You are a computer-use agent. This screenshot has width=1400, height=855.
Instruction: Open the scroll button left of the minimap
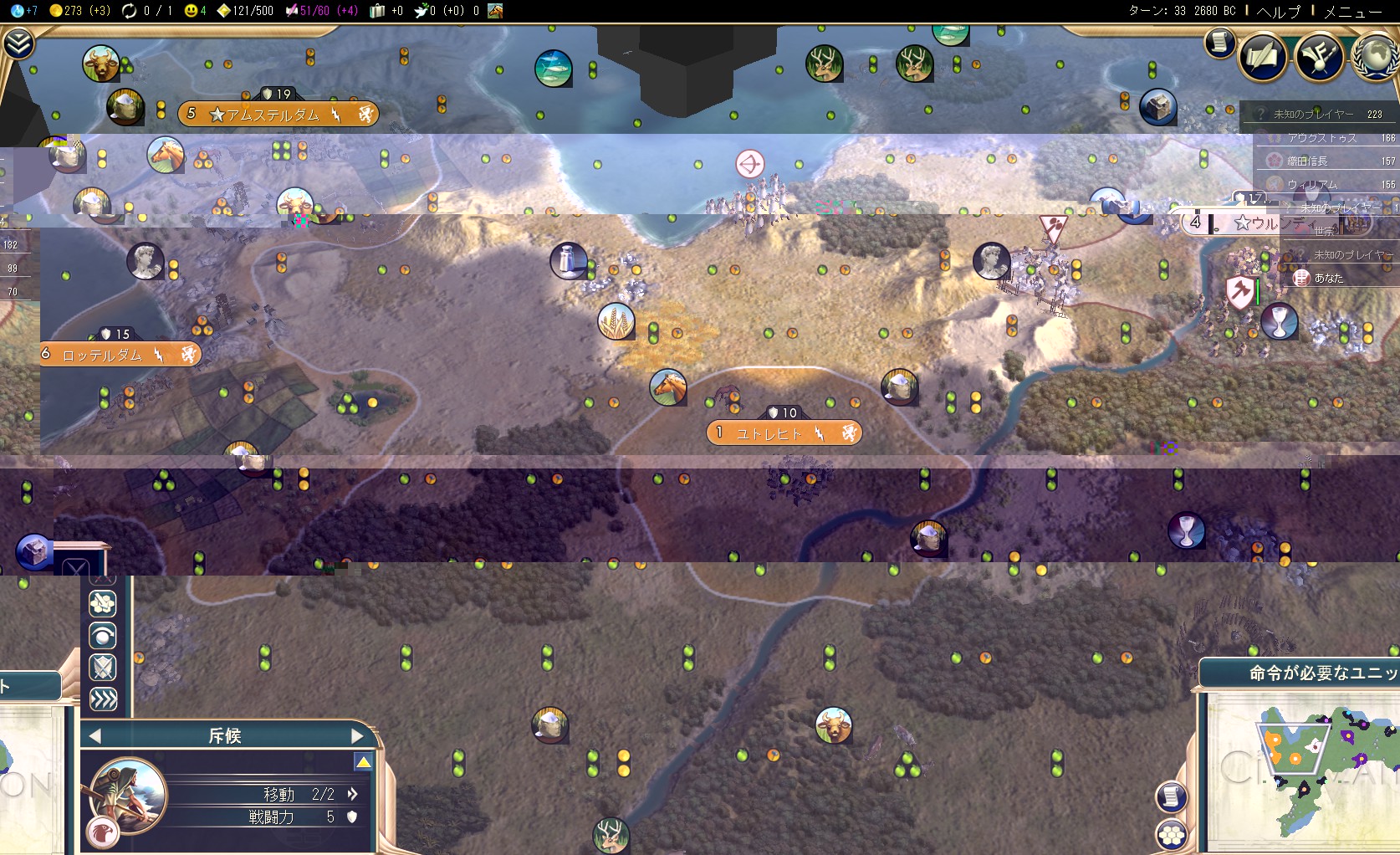point(1171,796)
